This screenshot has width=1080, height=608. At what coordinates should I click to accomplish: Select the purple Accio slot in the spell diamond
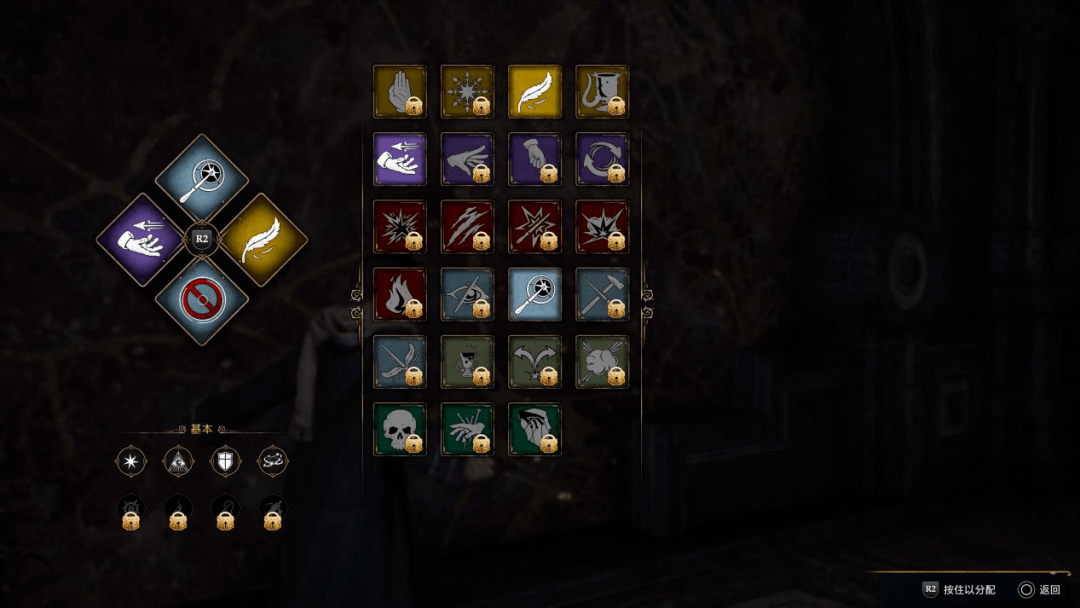click(x=143, y=240)
